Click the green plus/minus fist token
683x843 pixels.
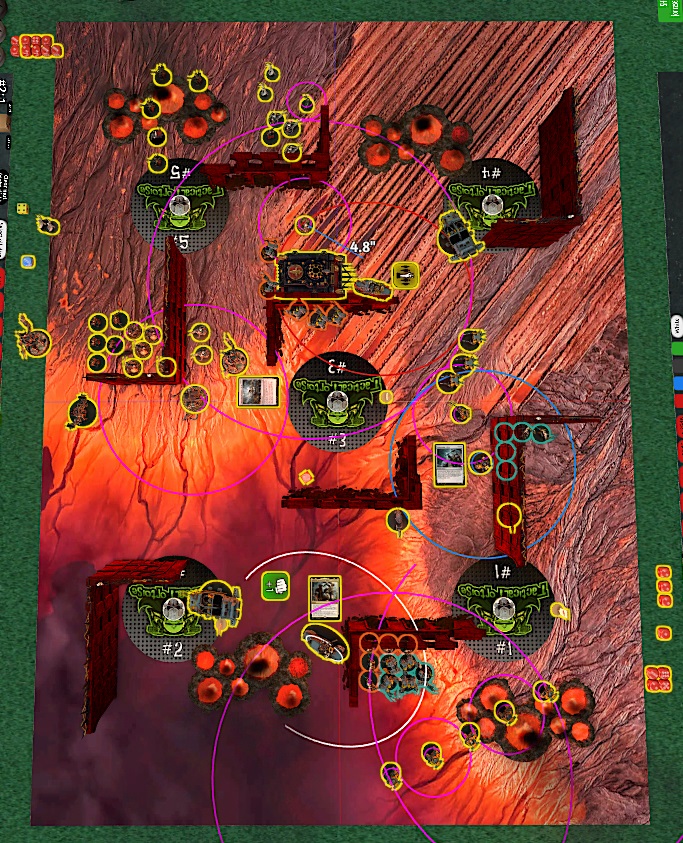pyautogui.click(x=275, y=586)
